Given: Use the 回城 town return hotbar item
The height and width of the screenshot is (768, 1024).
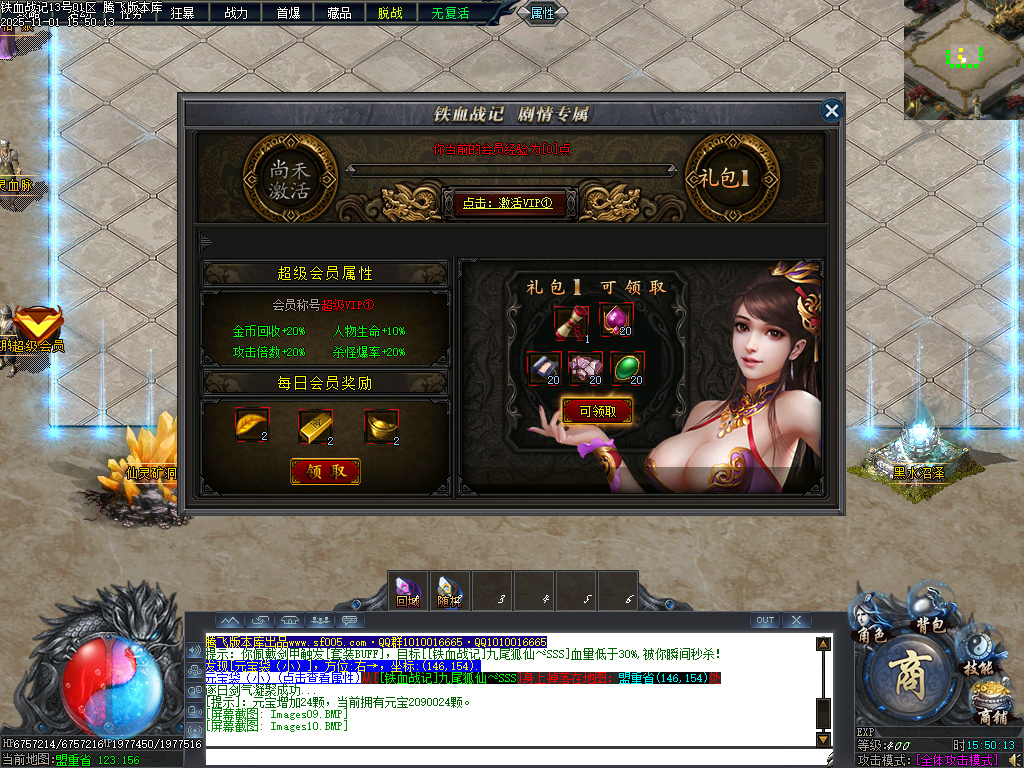Looking at the screenshot, I should coord(407,590).
